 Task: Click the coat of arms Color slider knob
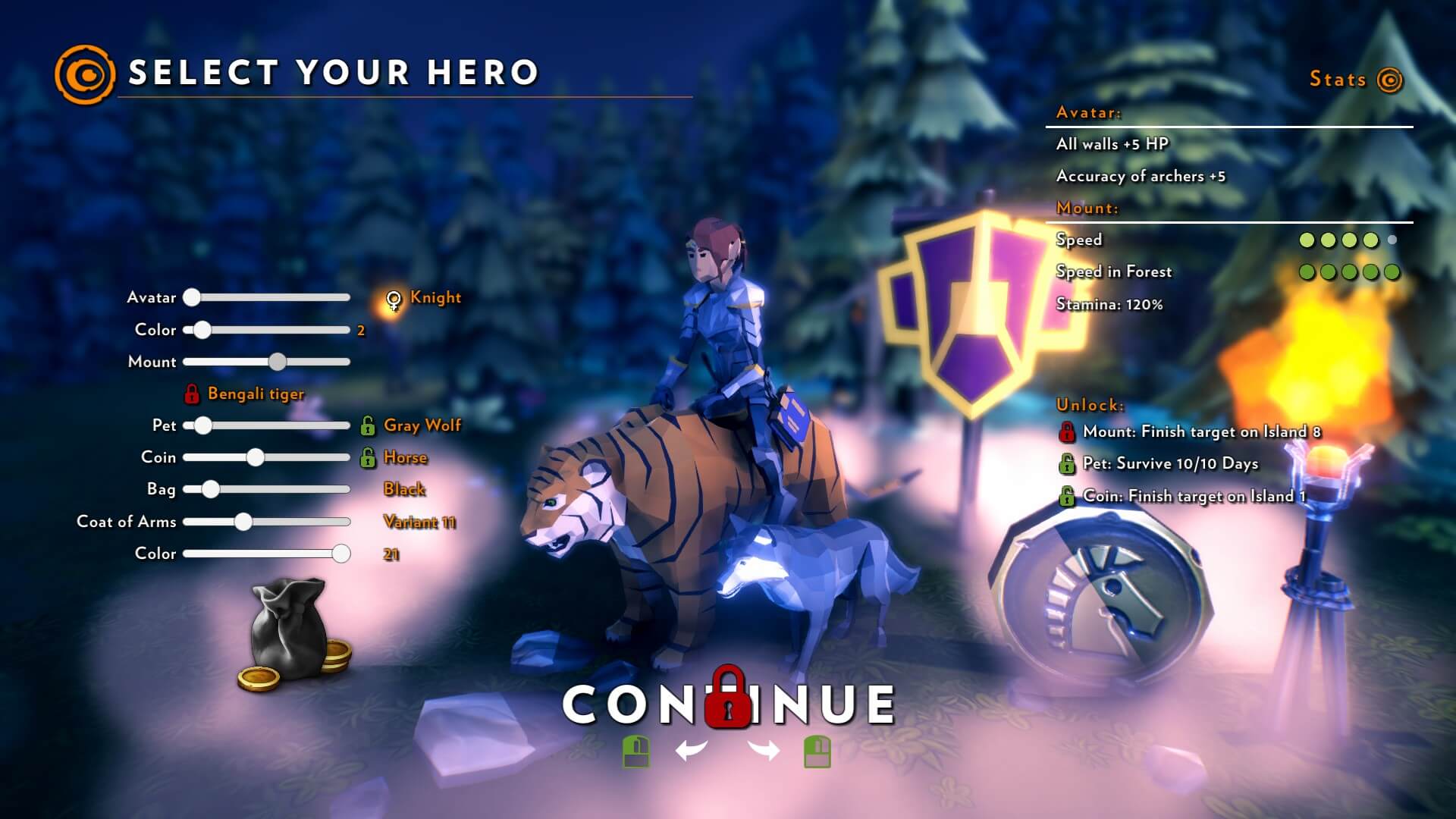point(341,554)
